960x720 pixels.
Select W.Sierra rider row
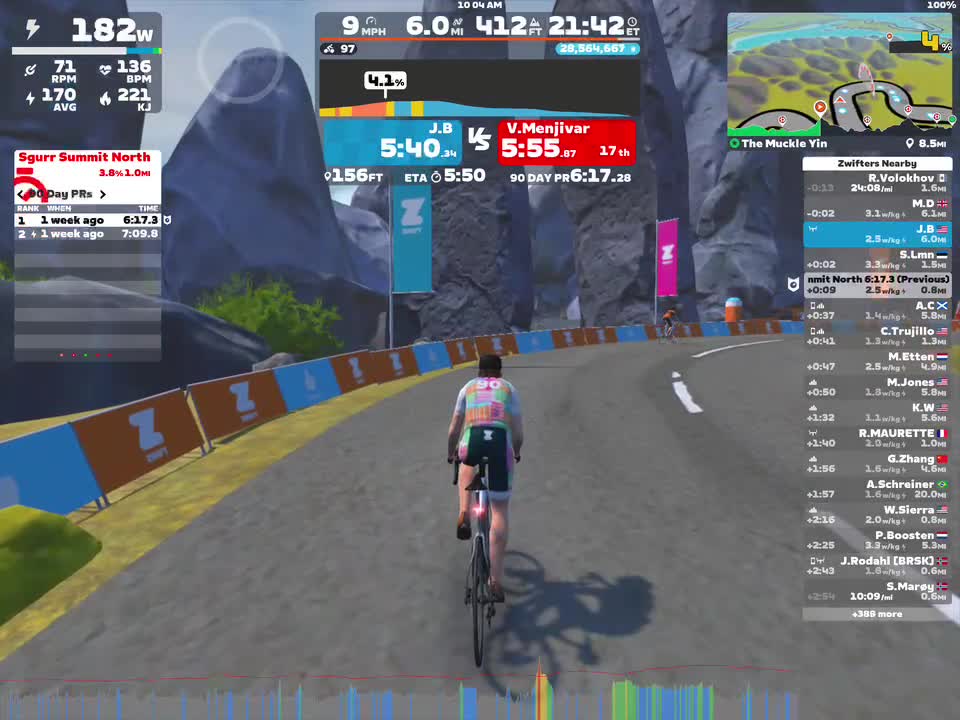(877, 515)
